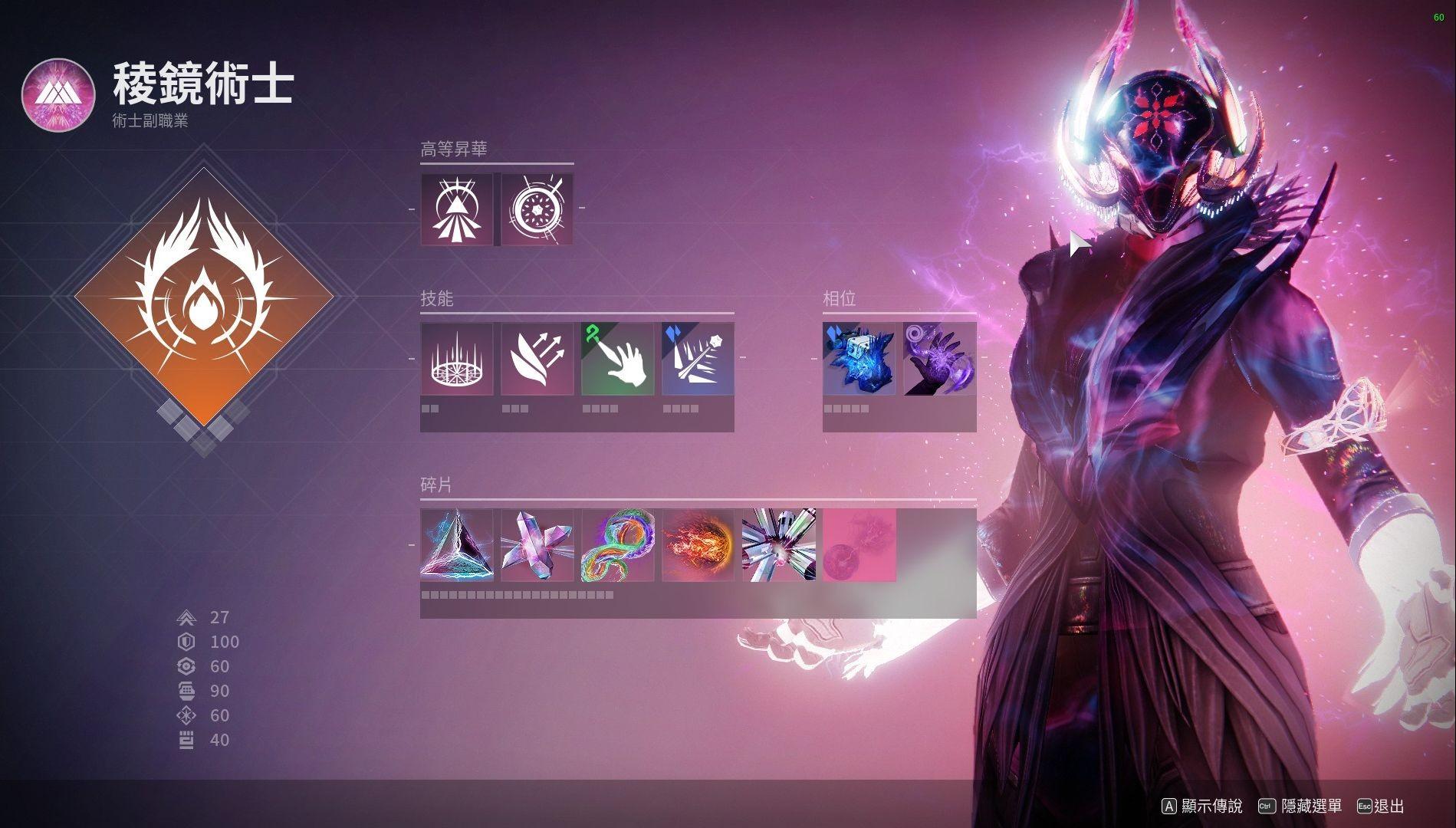Select the blue ice crystal aspect
The width and height of the screenshot is (1456, 828).
[859, 359]
